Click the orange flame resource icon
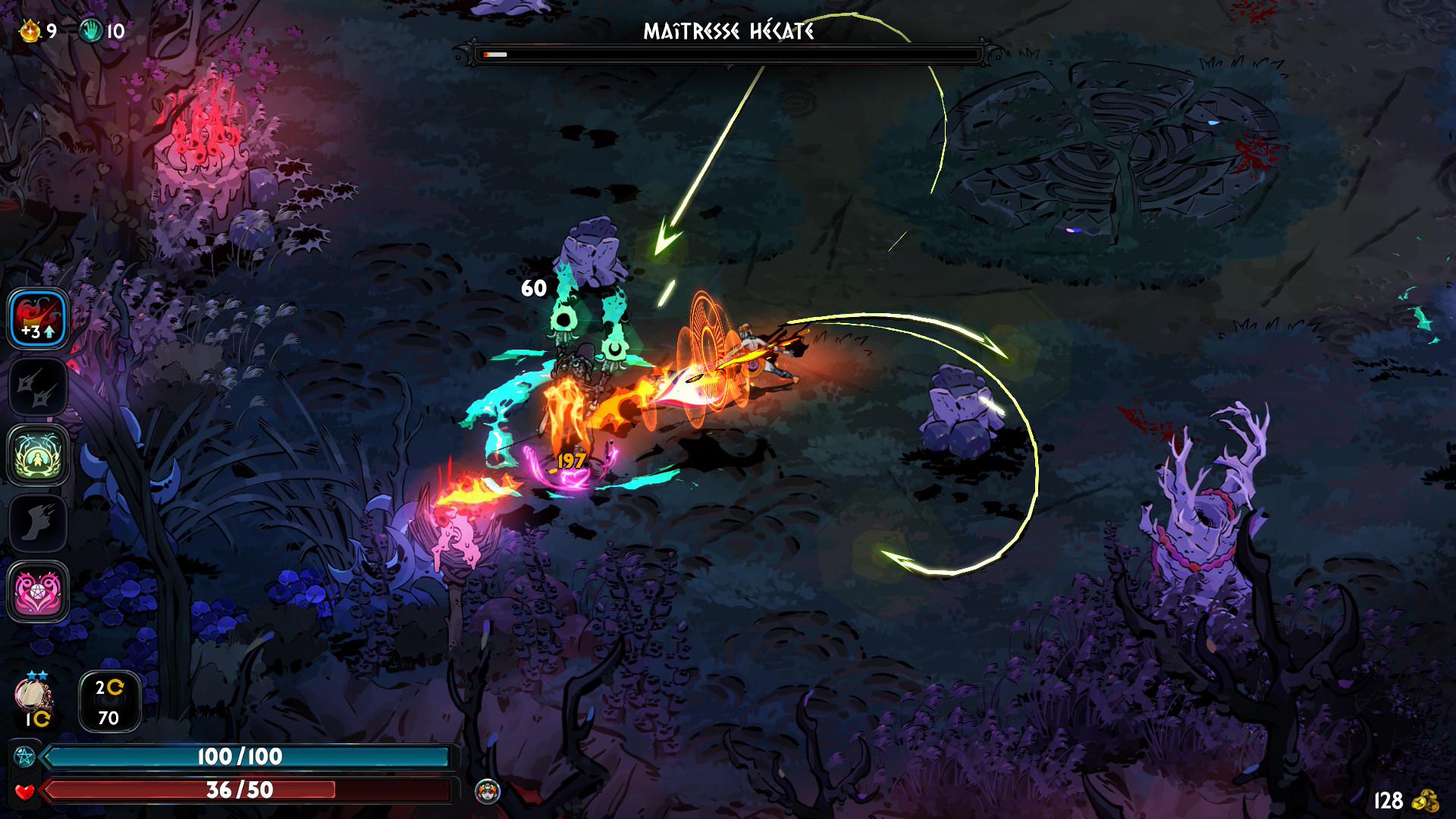The height and width of the screenshot is (819, 1456). [x=30, y=31]
